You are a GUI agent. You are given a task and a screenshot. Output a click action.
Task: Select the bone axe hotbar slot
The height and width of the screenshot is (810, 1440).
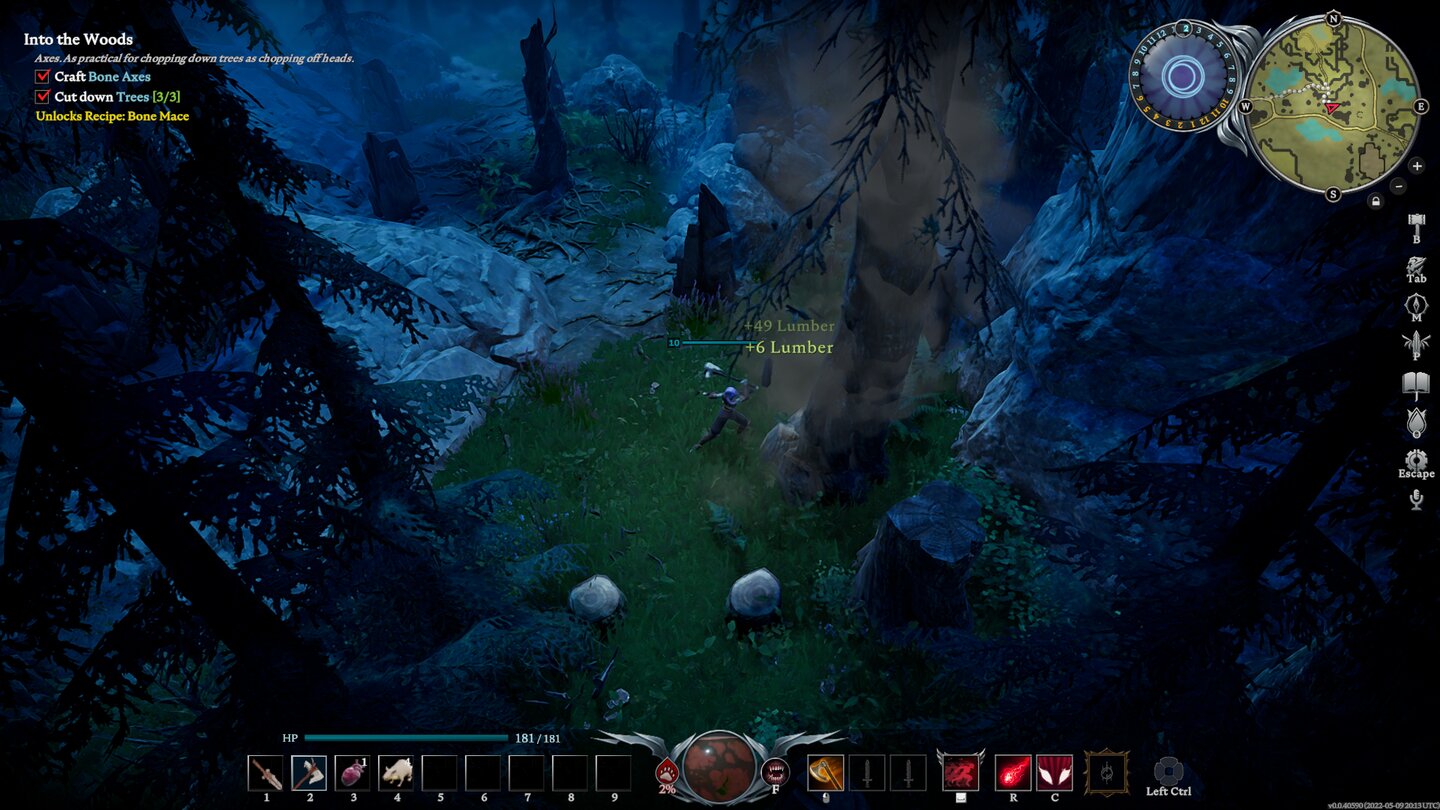coord(309,773)
